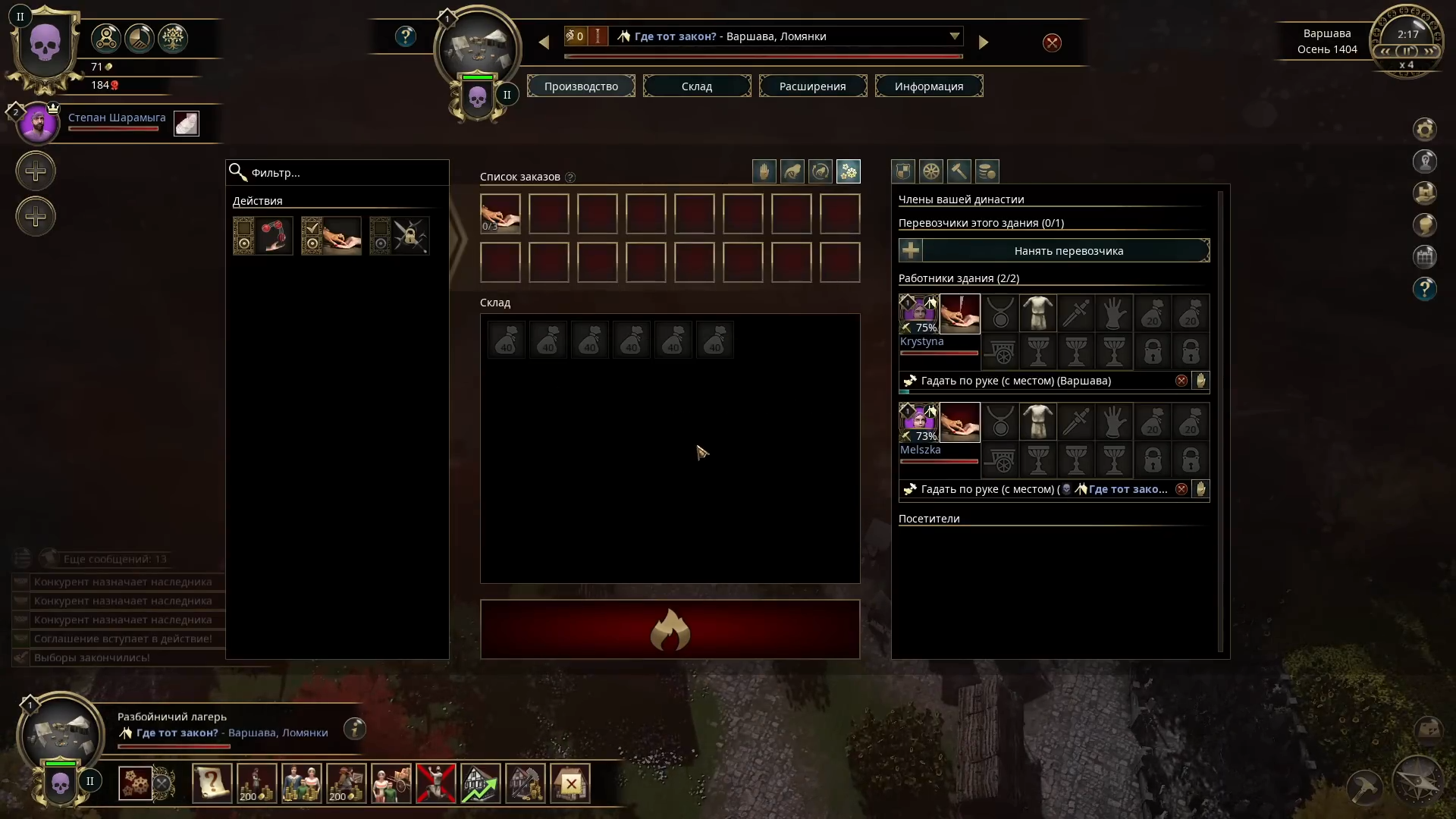Select worker Melszka's portrait

click(918, 422)
